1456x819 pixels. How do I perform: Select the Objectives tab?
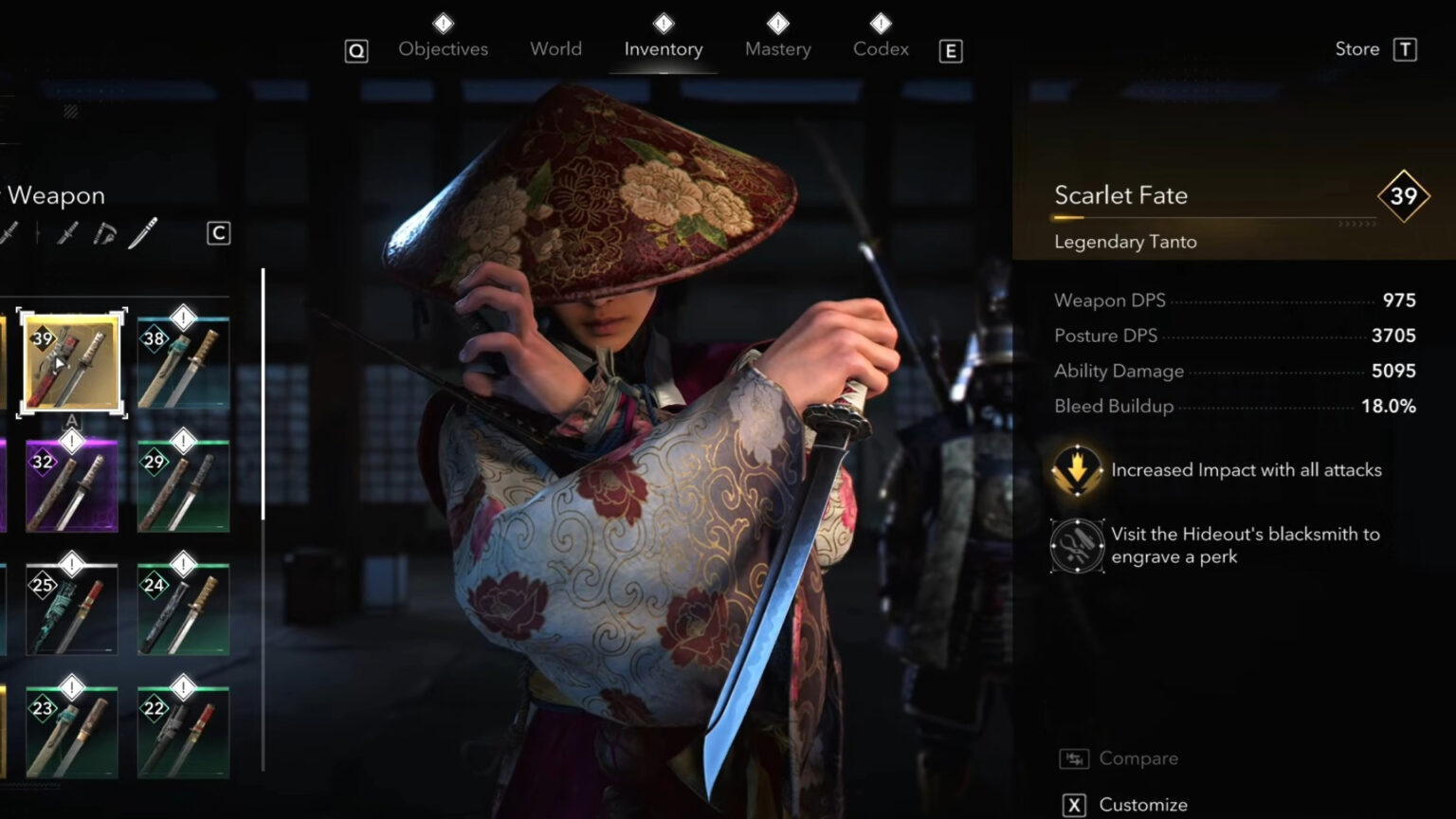(x=443, y=48)
